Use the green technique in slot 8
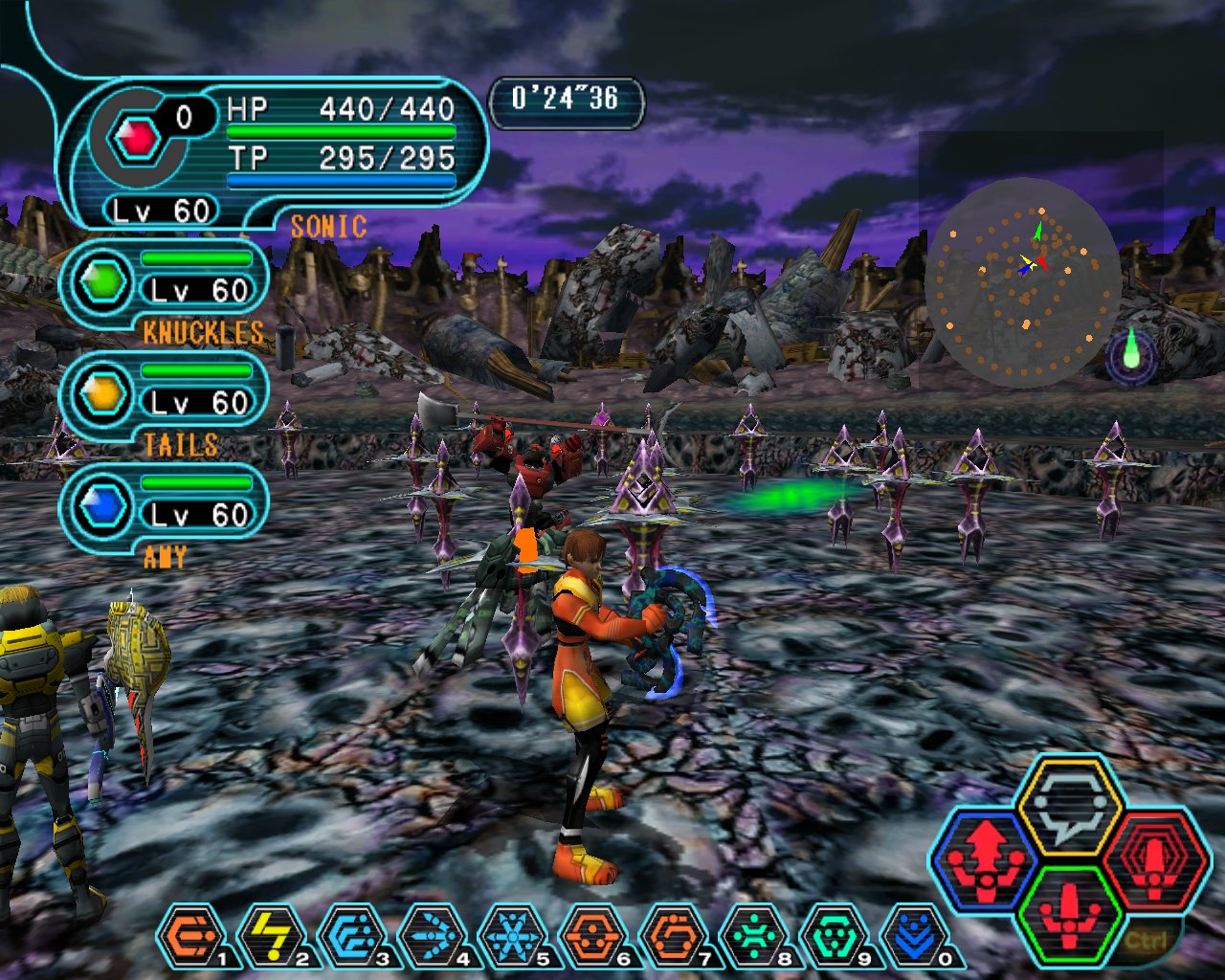Viewport: 1225px width, 980px height. click(x=753, y=936)
